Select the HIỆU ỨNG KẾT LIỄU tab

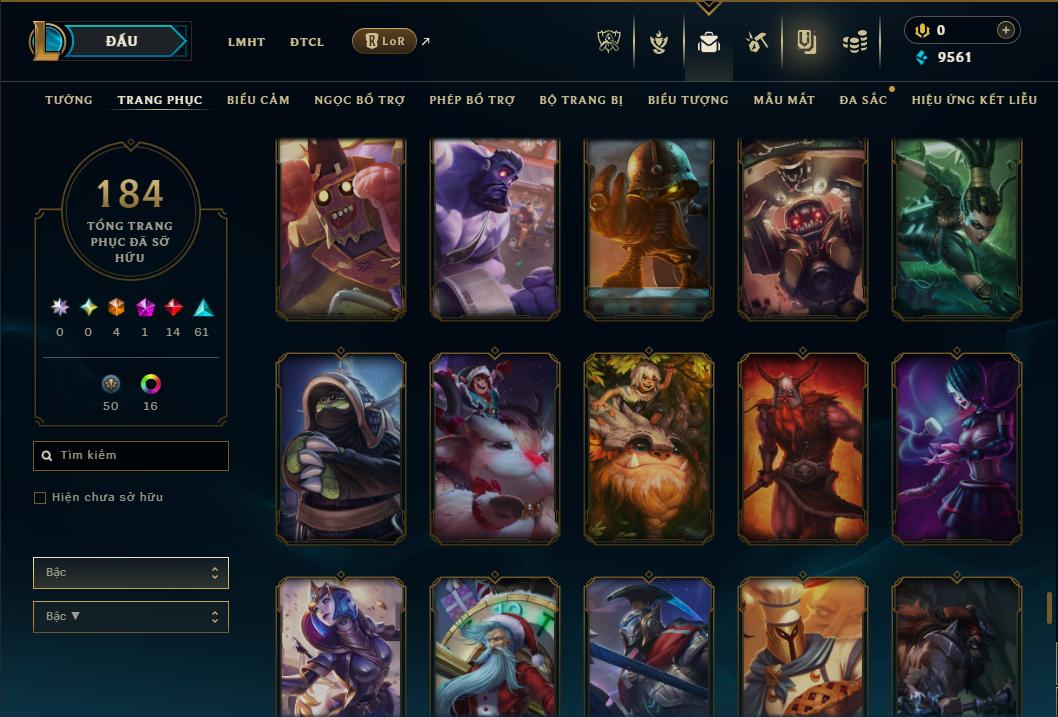(974, 100)
